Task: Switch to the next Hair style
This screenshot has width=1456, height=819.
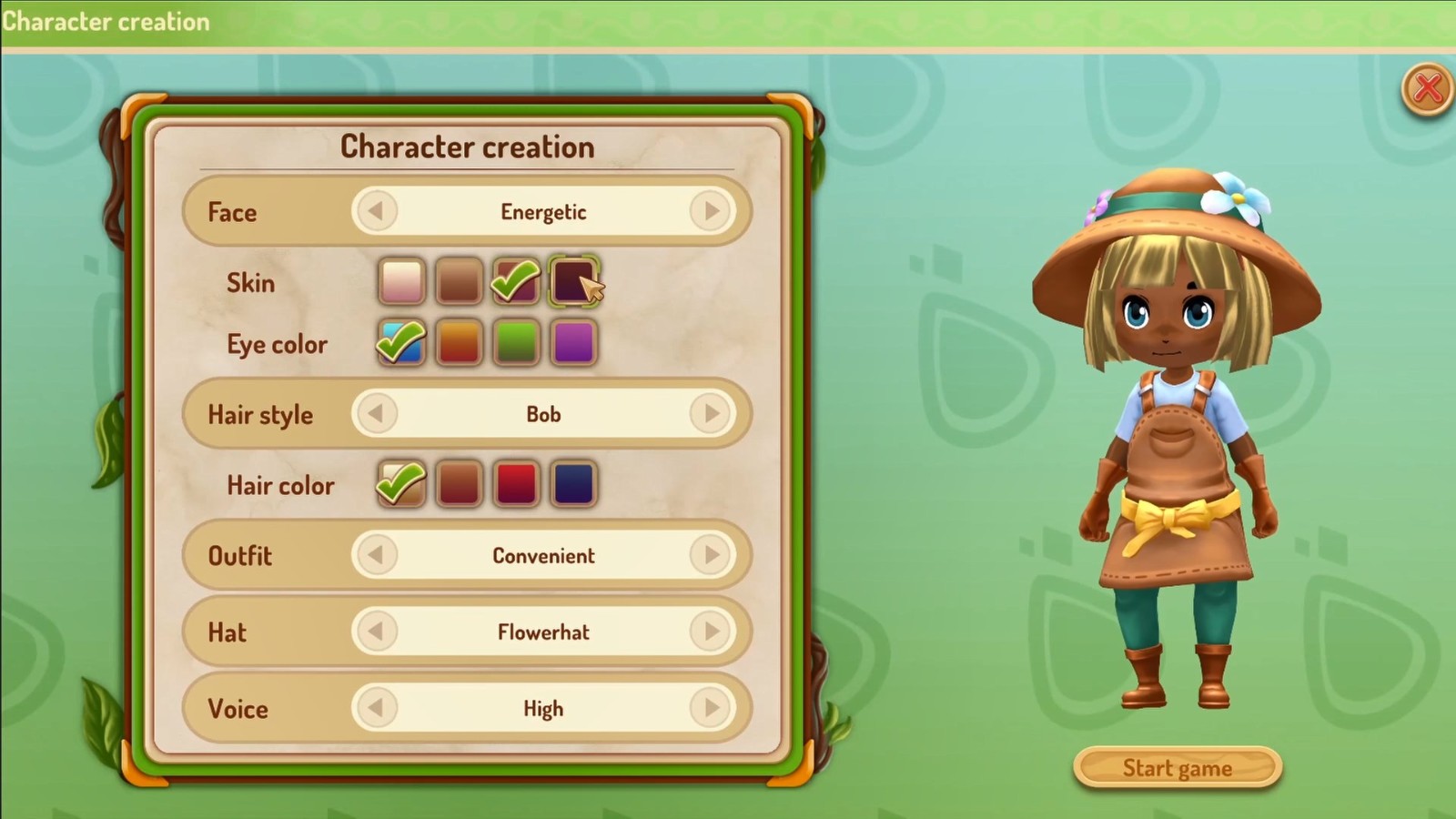Action: click(711, 414)
